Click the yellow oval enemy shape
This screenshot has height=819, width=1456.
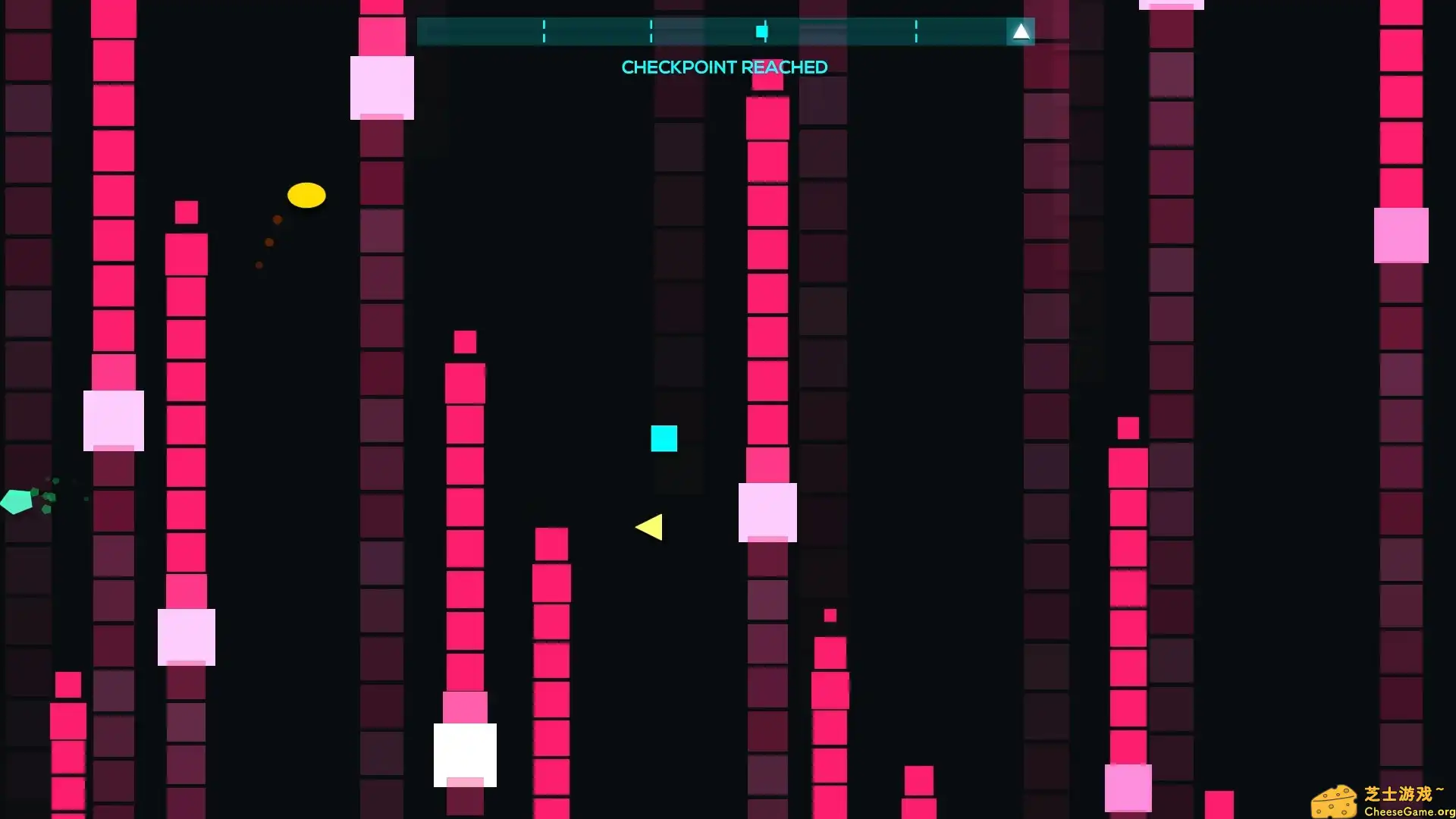[306, 195]
